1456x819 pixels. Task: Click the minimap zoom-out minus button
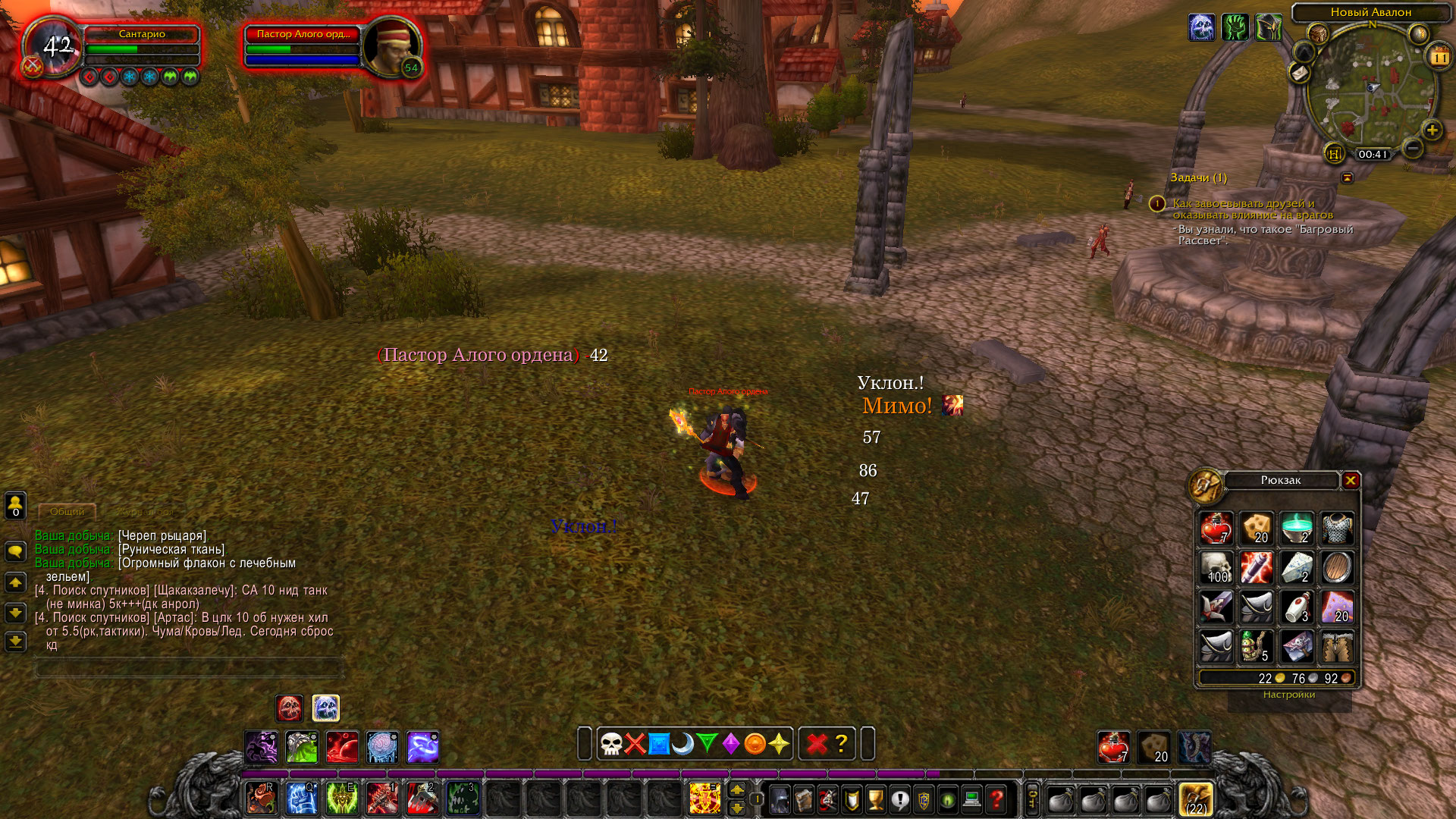1412,148
